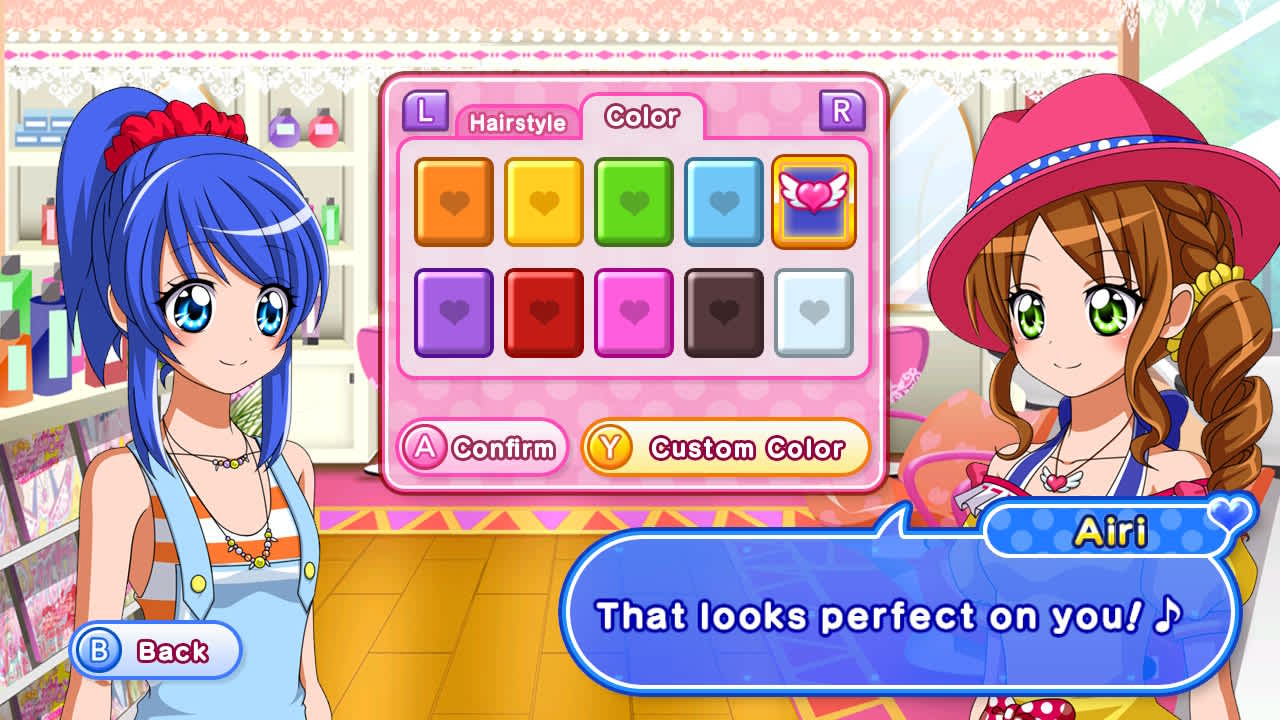Choose the light blue hair color

click(723, 200)
